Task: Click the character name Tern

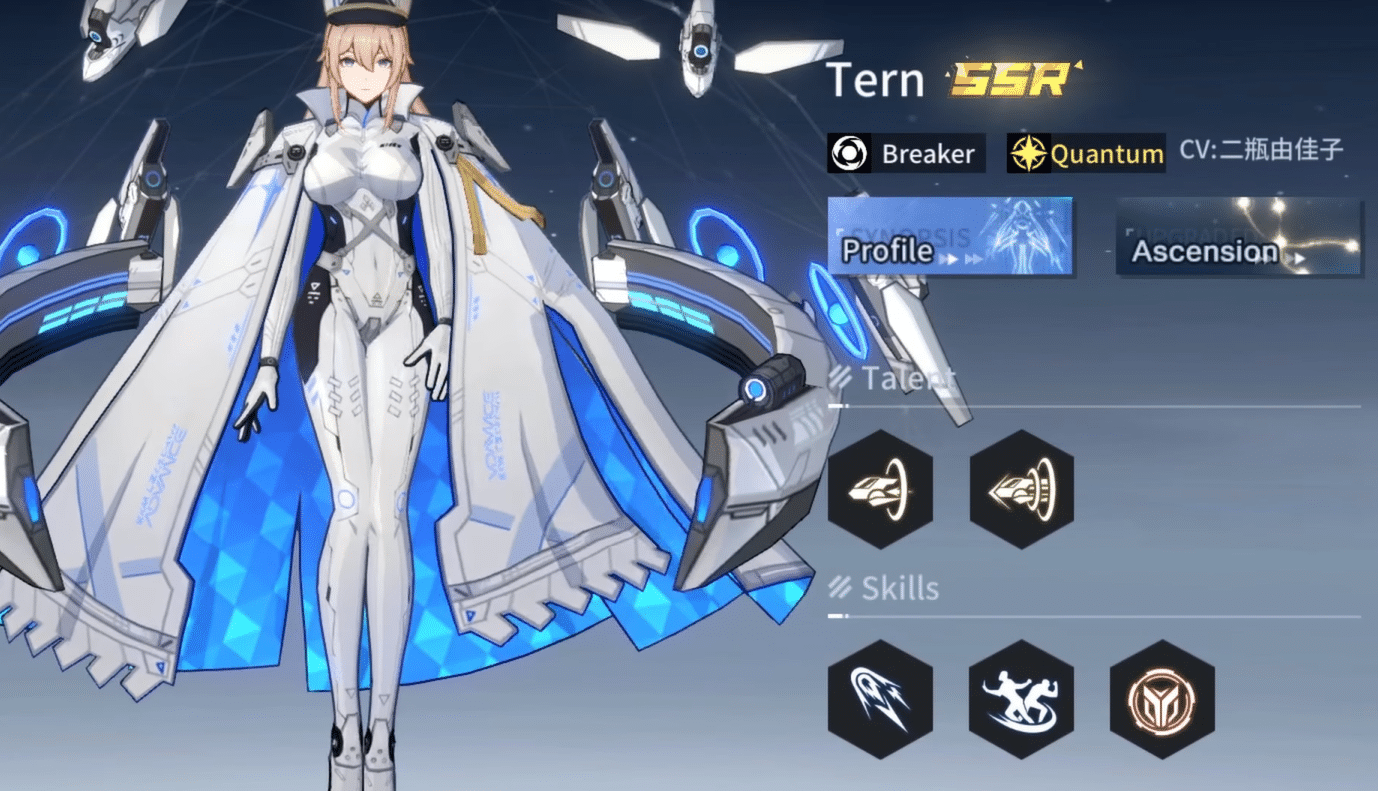Action: pos(876,80)
